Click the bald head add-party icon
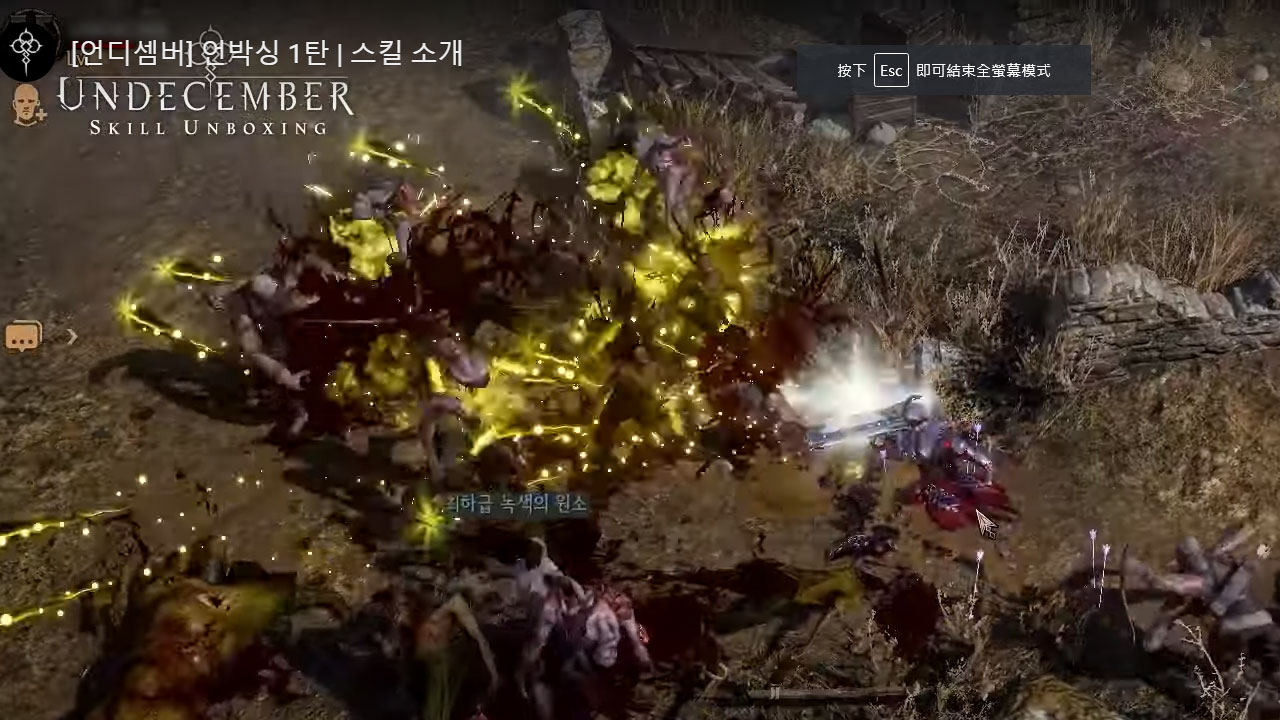 (28, 104)
